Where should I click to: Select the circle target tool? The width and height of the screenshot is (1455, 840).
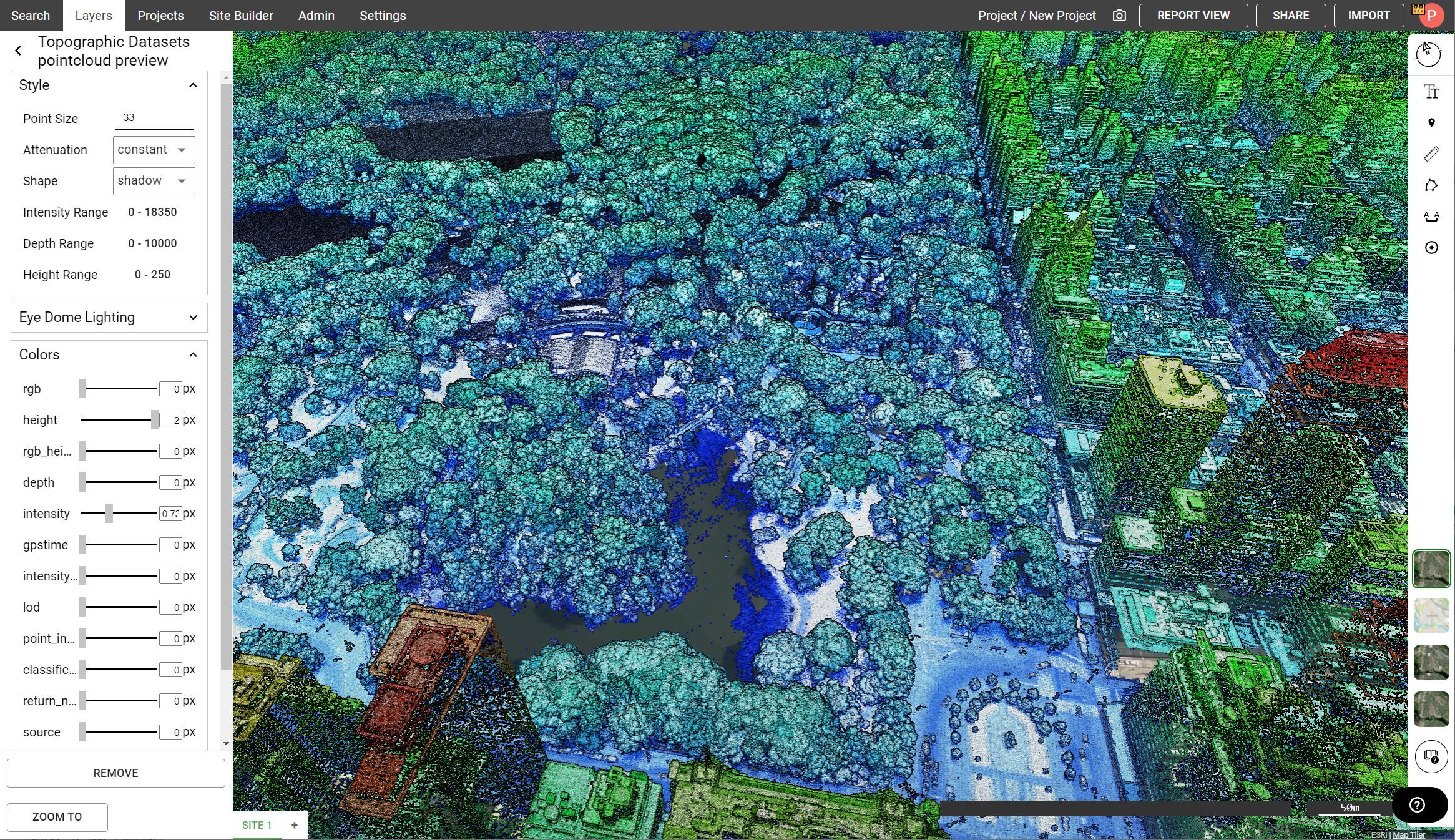[x=1431, y=247]
